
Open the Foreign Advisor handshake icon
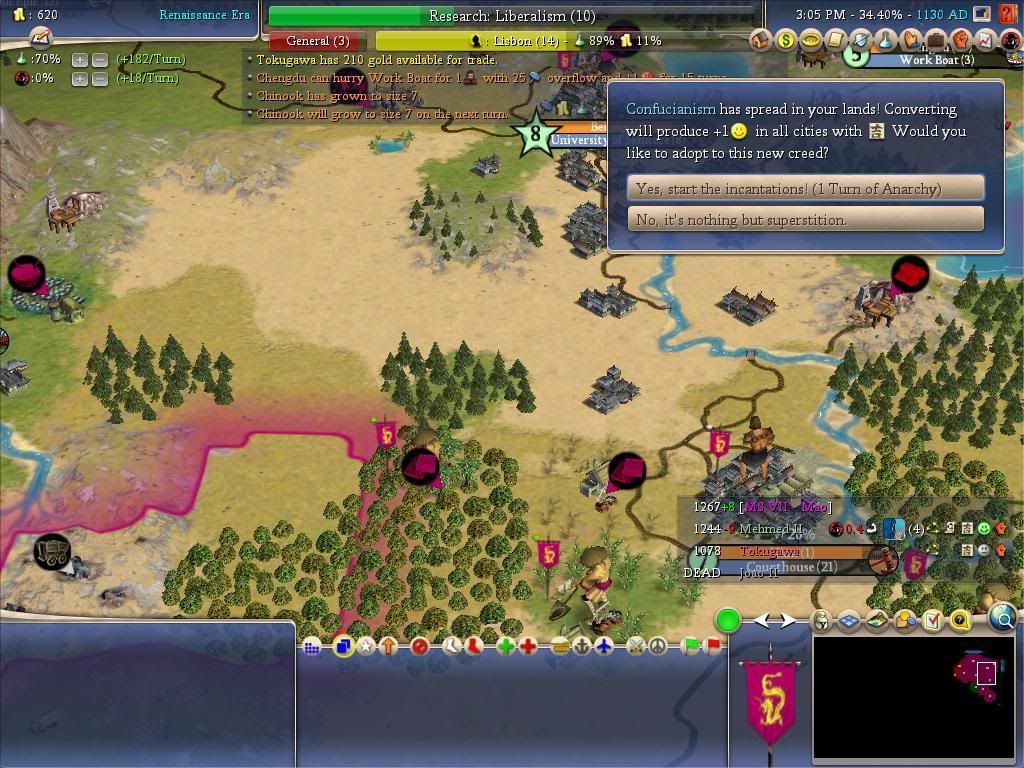pyautogui.click(x=910, y=41)
